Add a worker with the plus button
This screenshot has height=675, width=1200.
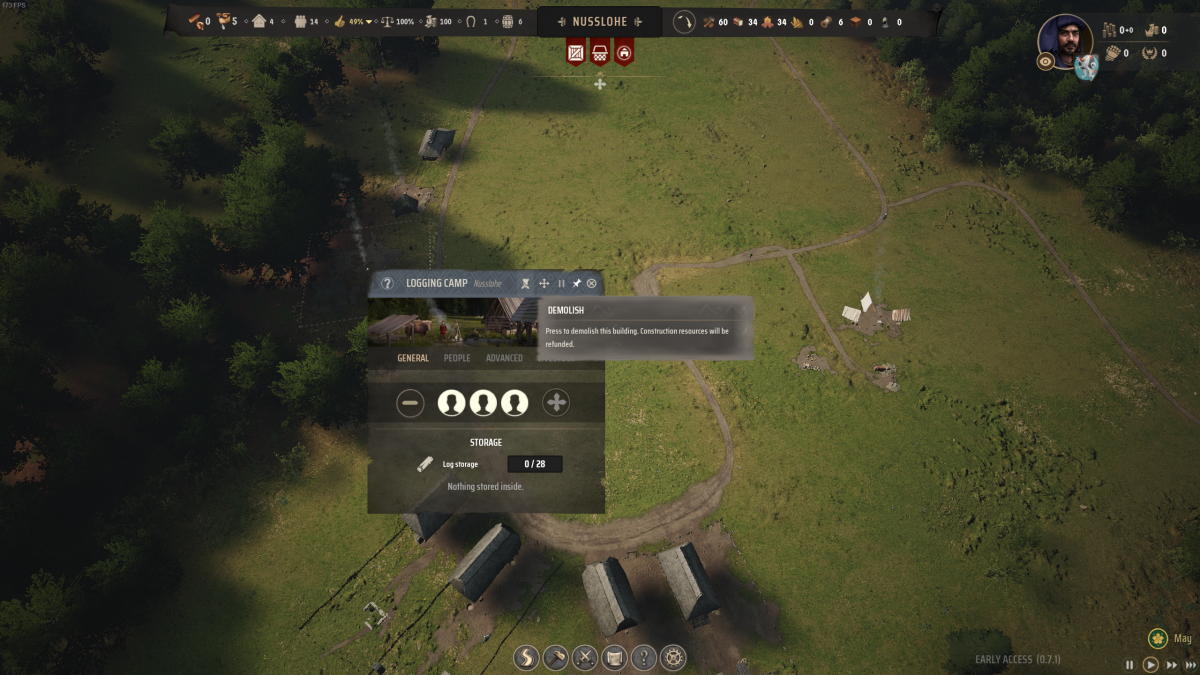tap(556, 403)
